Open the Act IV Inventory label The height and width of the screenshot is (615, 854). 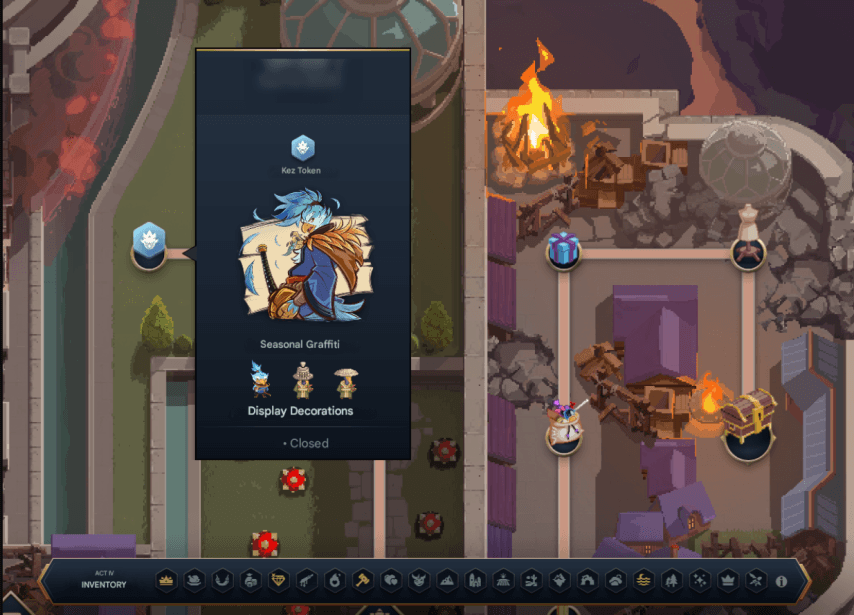(104, 580)
